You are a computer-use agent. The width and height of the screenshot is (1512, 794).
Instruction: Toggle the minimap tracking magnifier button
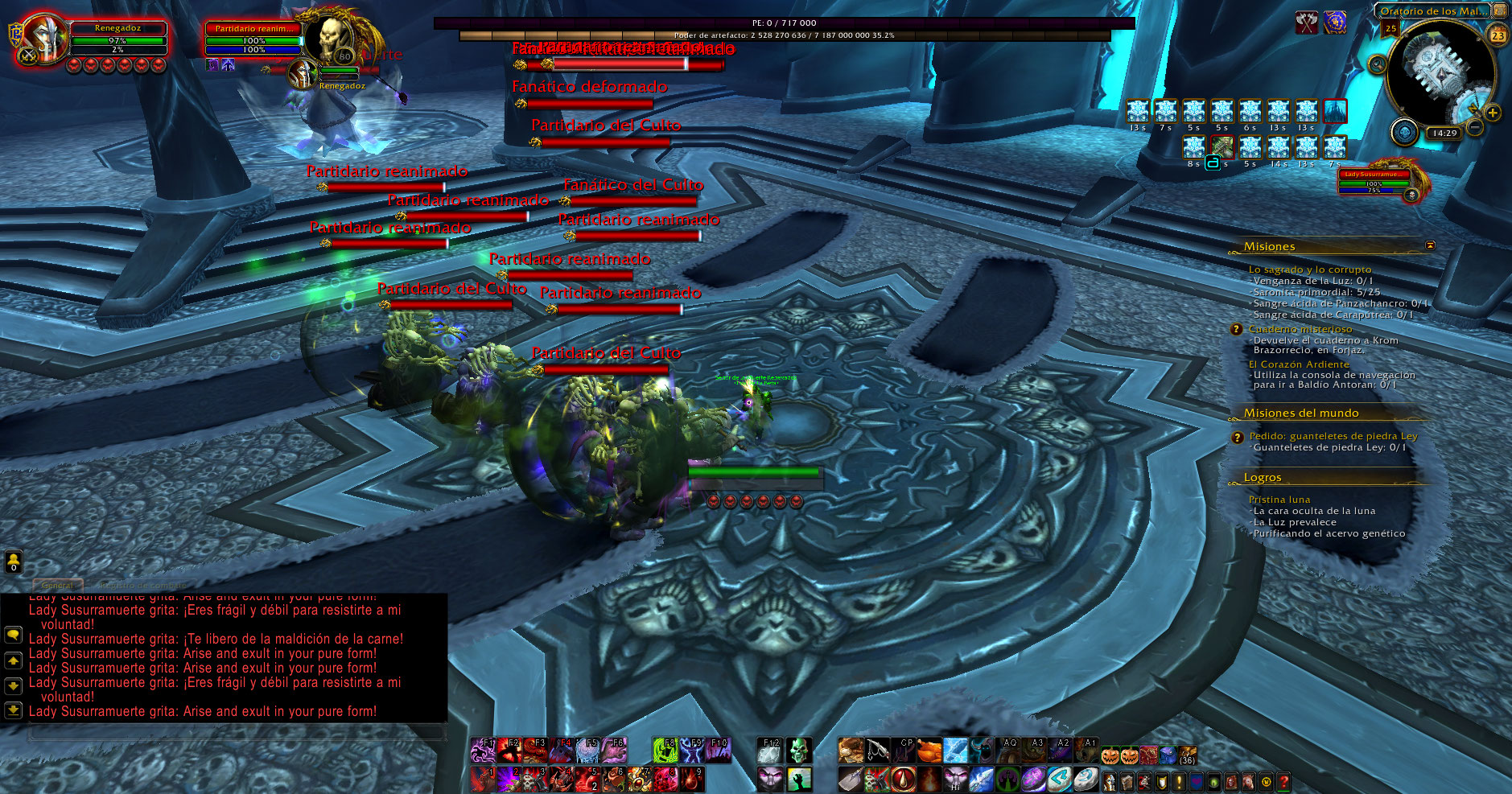[x=1378, y=64]
